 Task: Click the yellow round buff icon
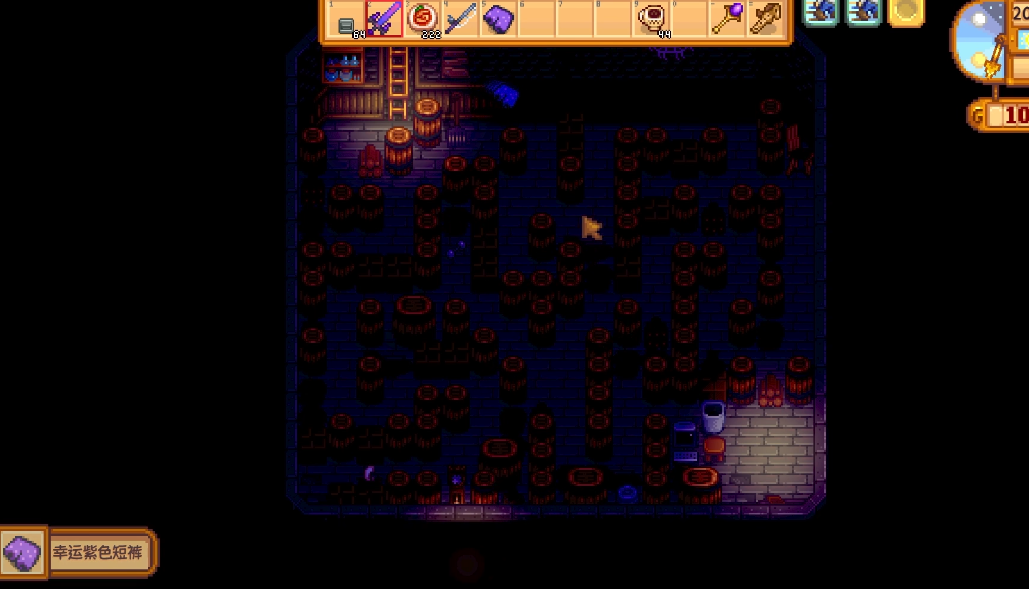point(906,11)
